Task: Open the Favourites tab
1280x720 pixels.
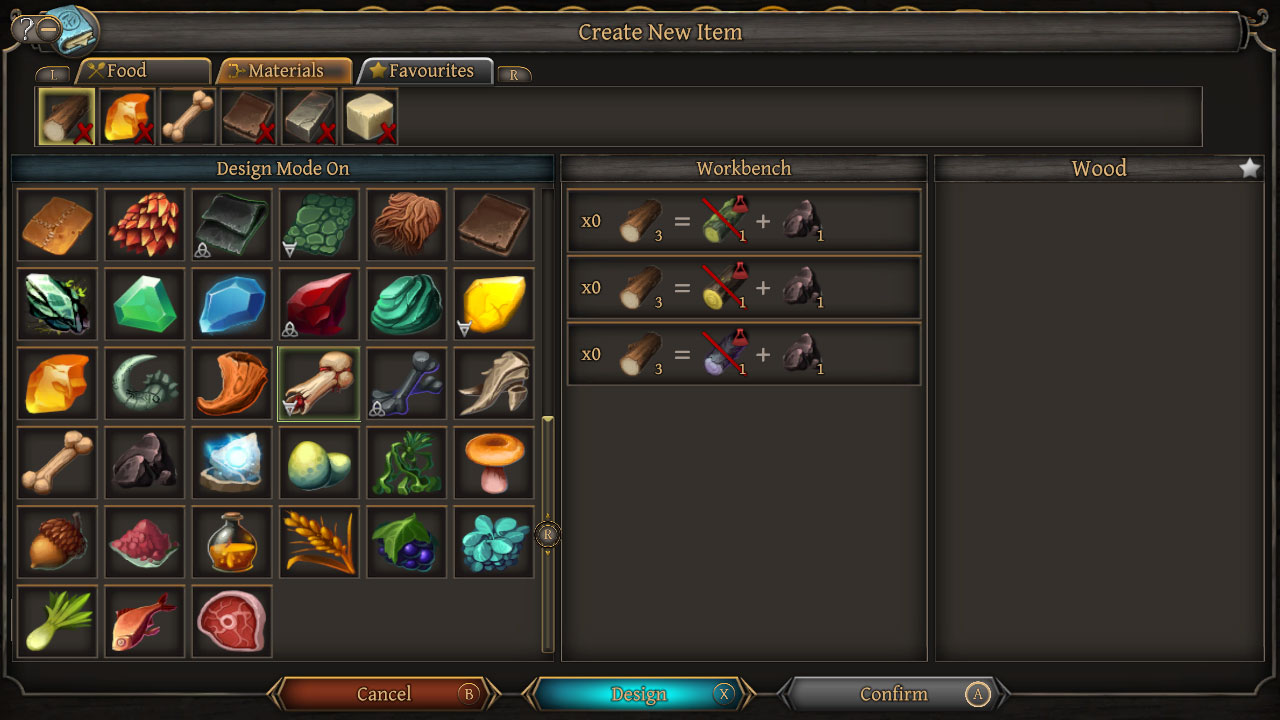Action: [x=425, y=70]
